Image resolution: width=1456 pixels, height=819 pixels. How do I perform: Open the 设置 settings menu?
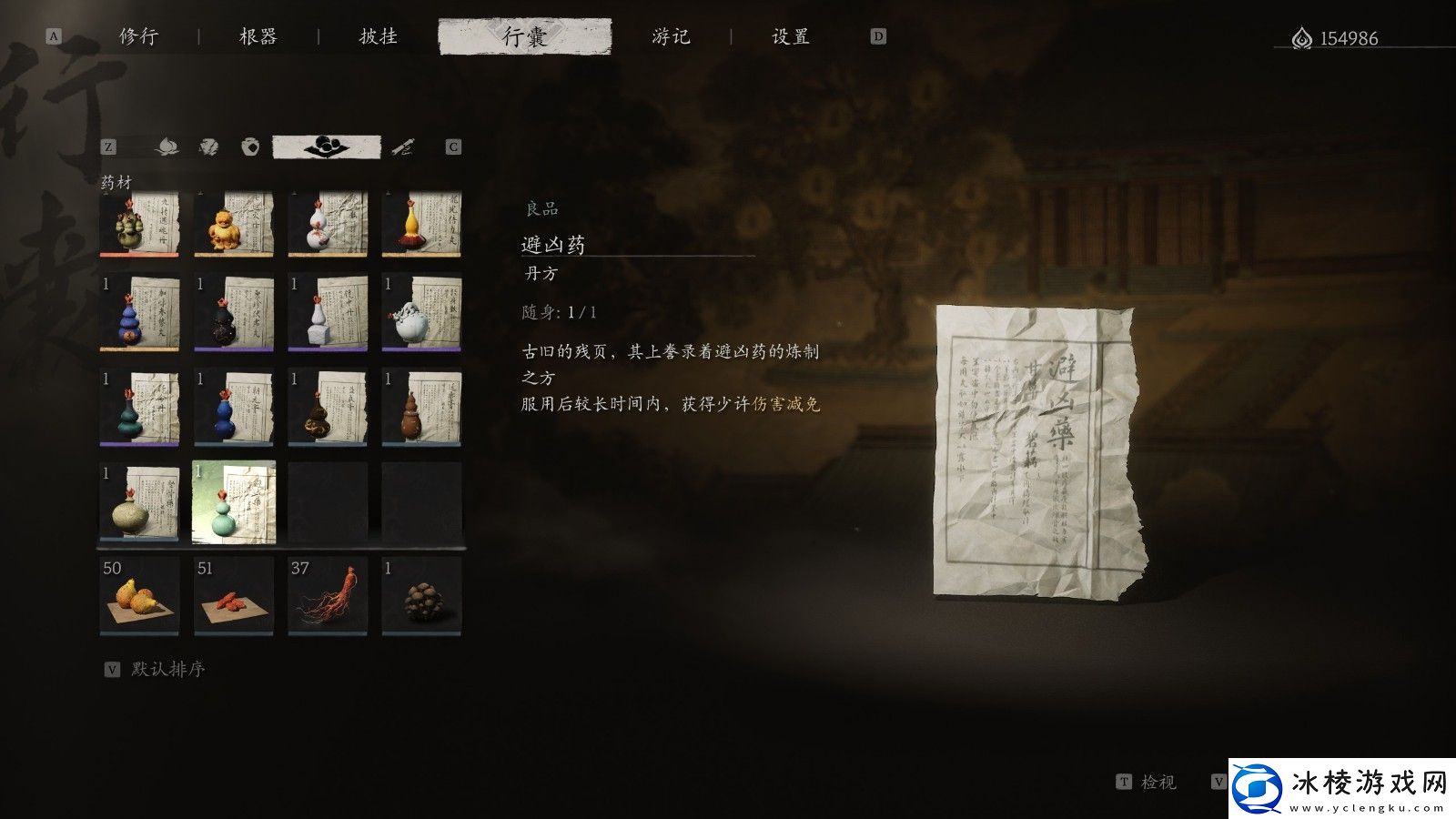pos(790,37)
